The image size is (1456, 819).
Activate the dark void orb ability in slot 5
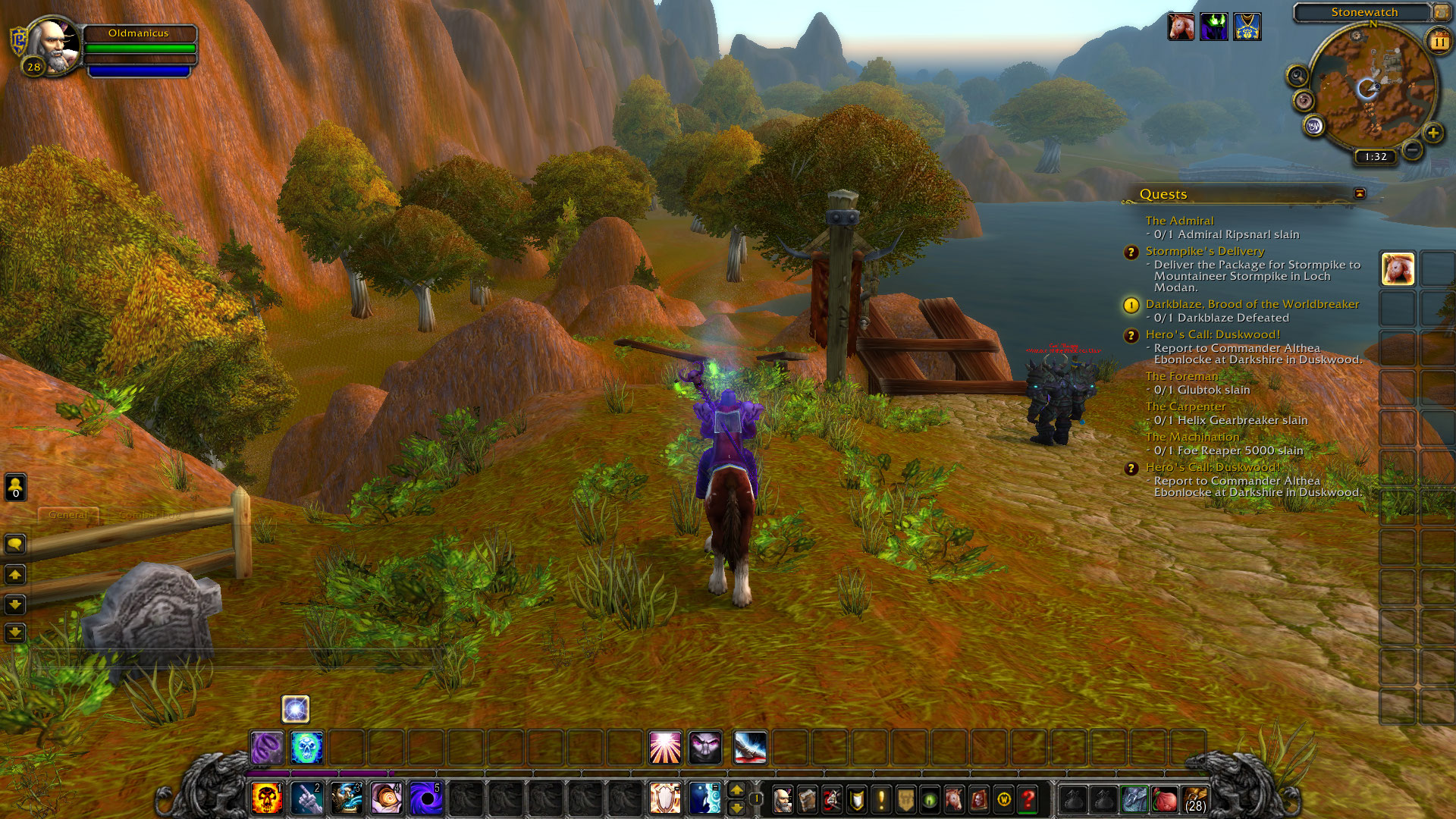coord(425,799)
